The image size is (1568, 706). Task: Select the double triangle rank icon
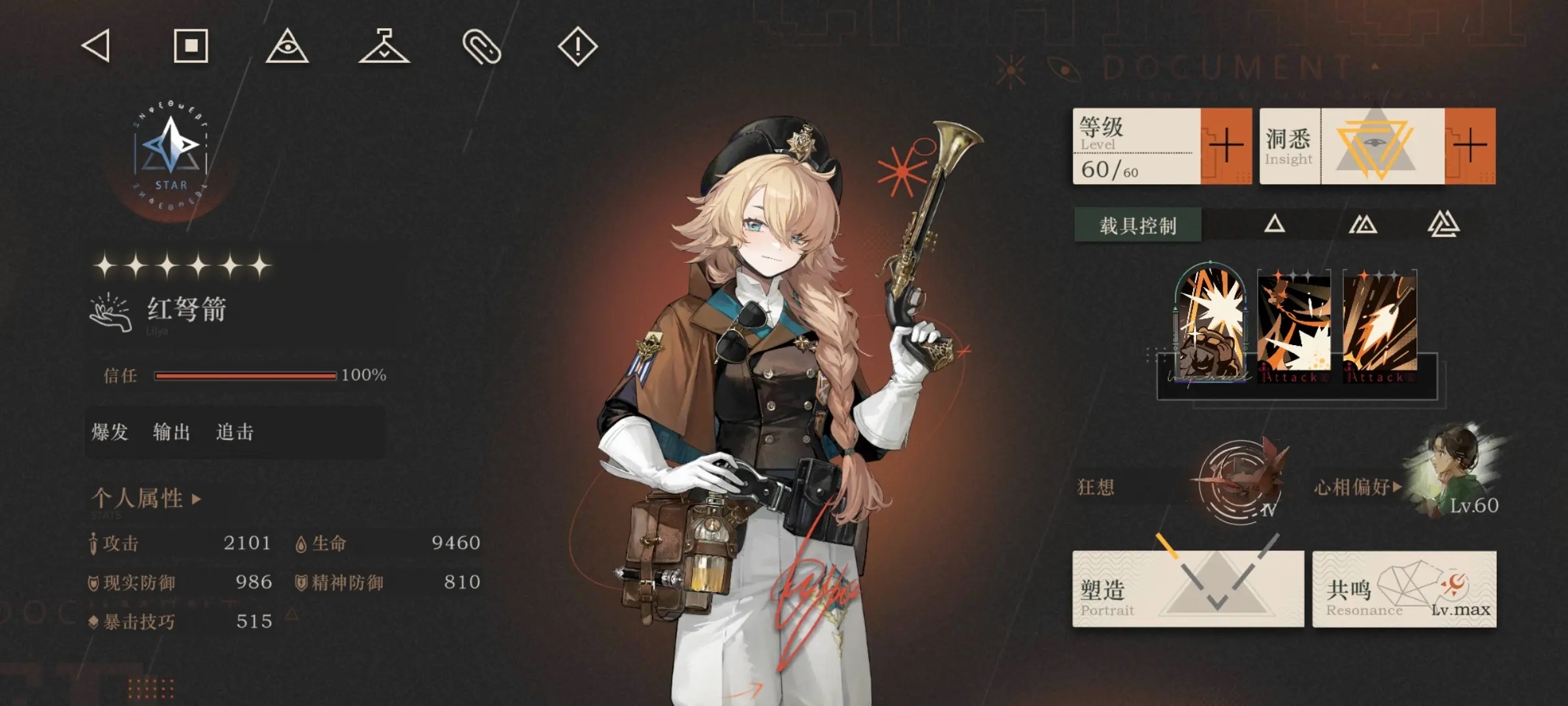(x=1363, y=225)
